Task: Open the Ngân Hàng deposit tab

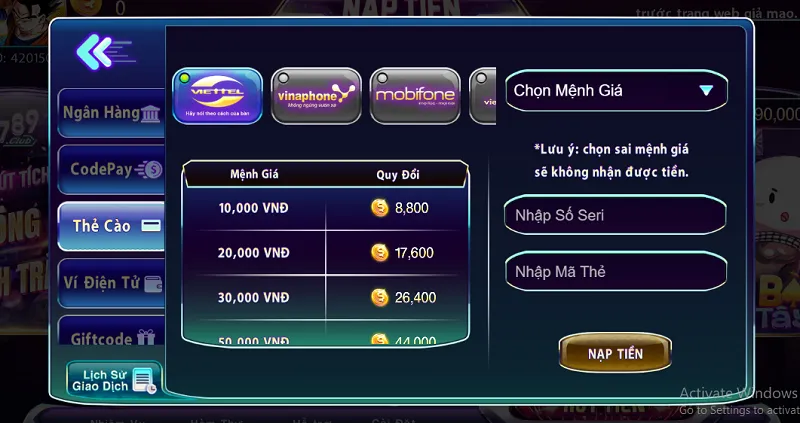Action: pyautogui.click(x=110, y=113)
